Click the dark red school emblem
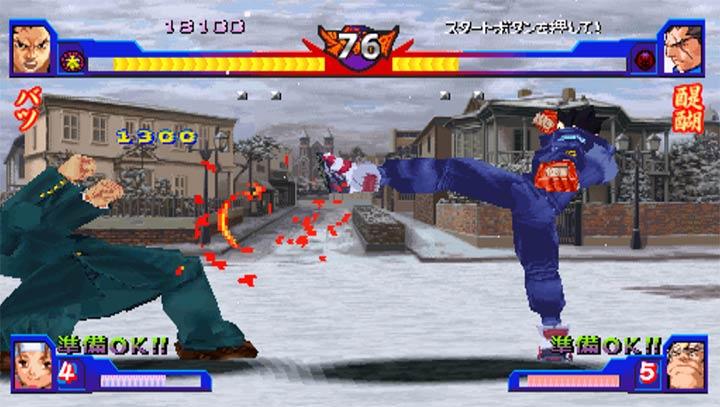 (x=644, y=62)
